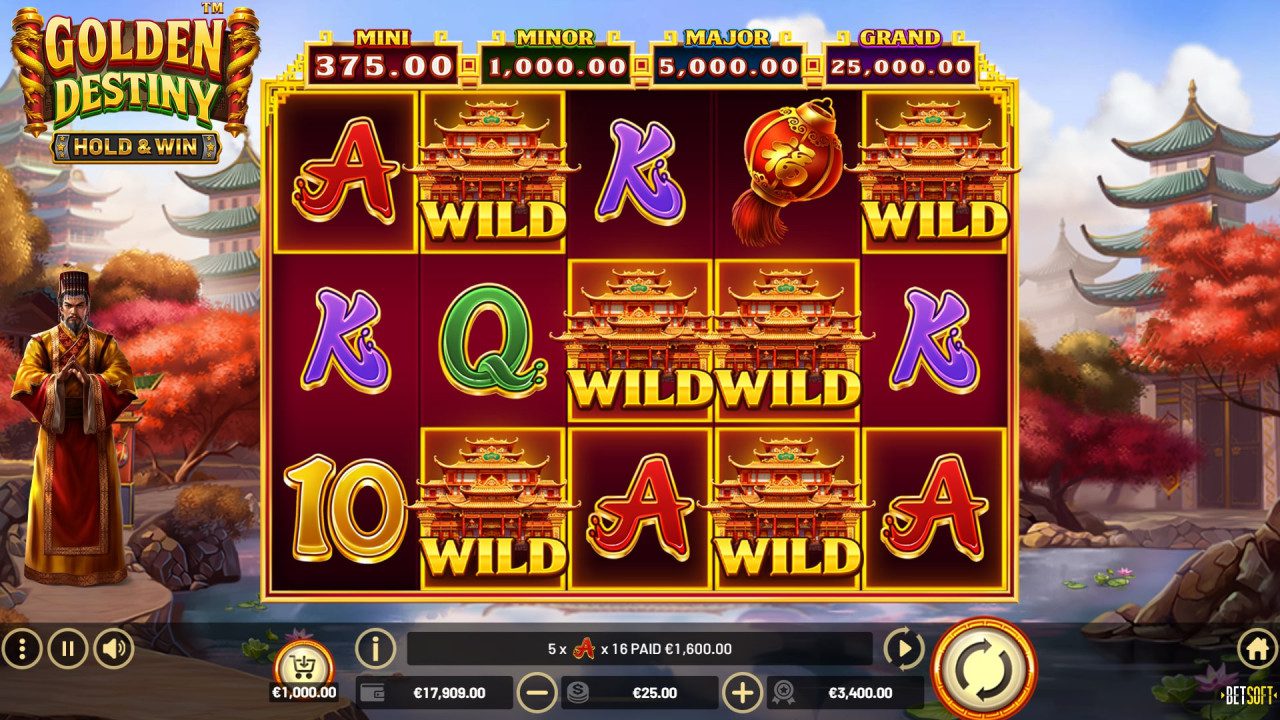This screenshot has height=720, width=1280.
Task: Select the MINI jackpot label
Action: 381,35
